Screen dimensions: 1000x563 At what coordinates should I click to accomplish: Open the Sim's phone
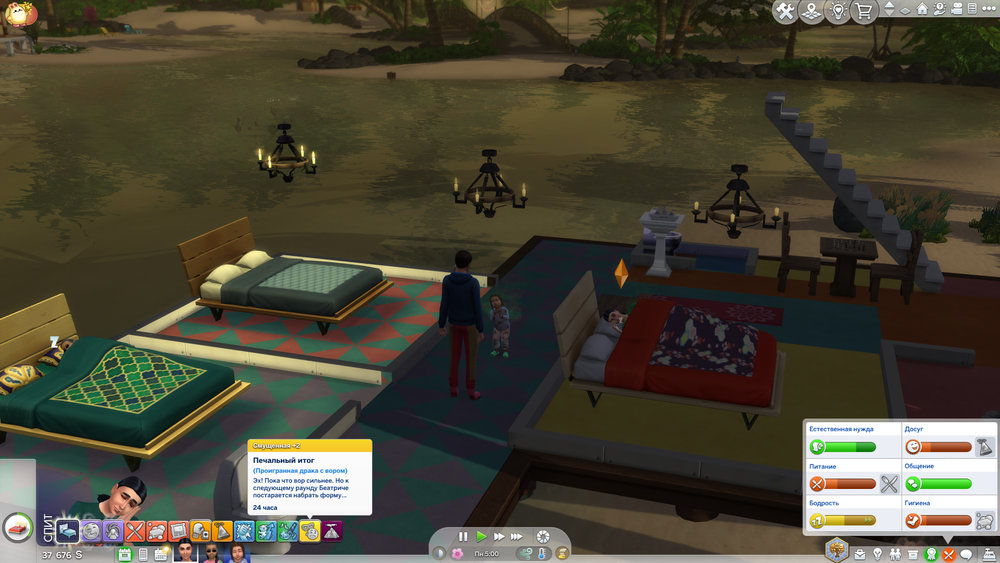(143, 554)
